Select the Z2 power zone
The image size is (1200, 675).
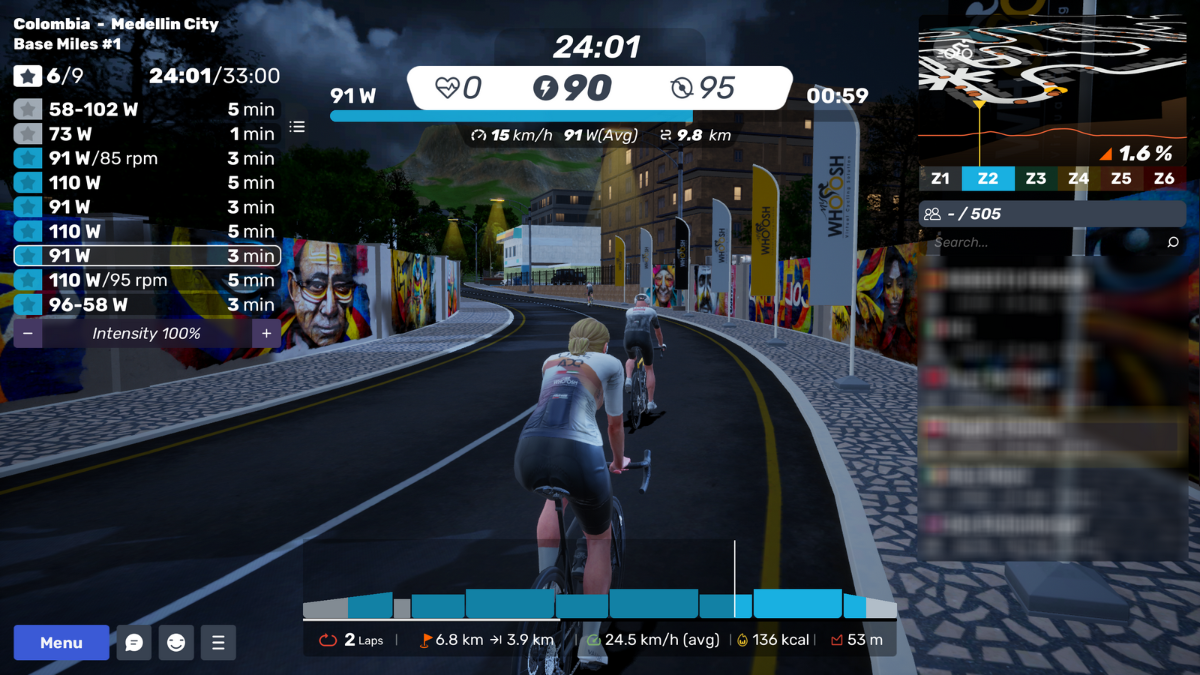point(988,179)
